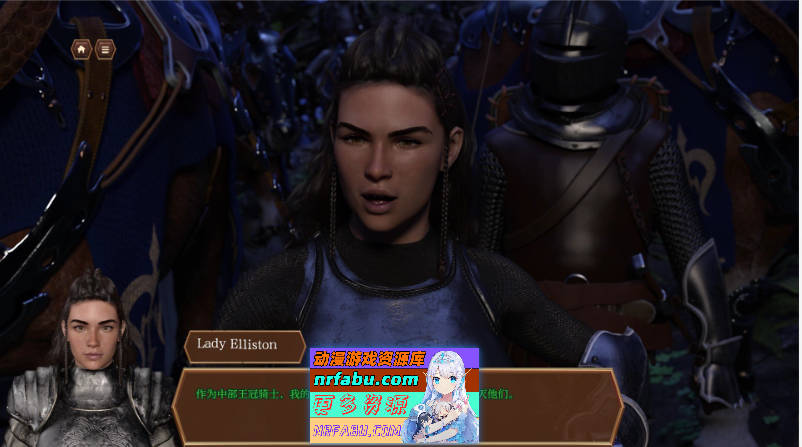Open the hamburger menu icon
This screenshot has height=447, width=802.
click(104, 49)
